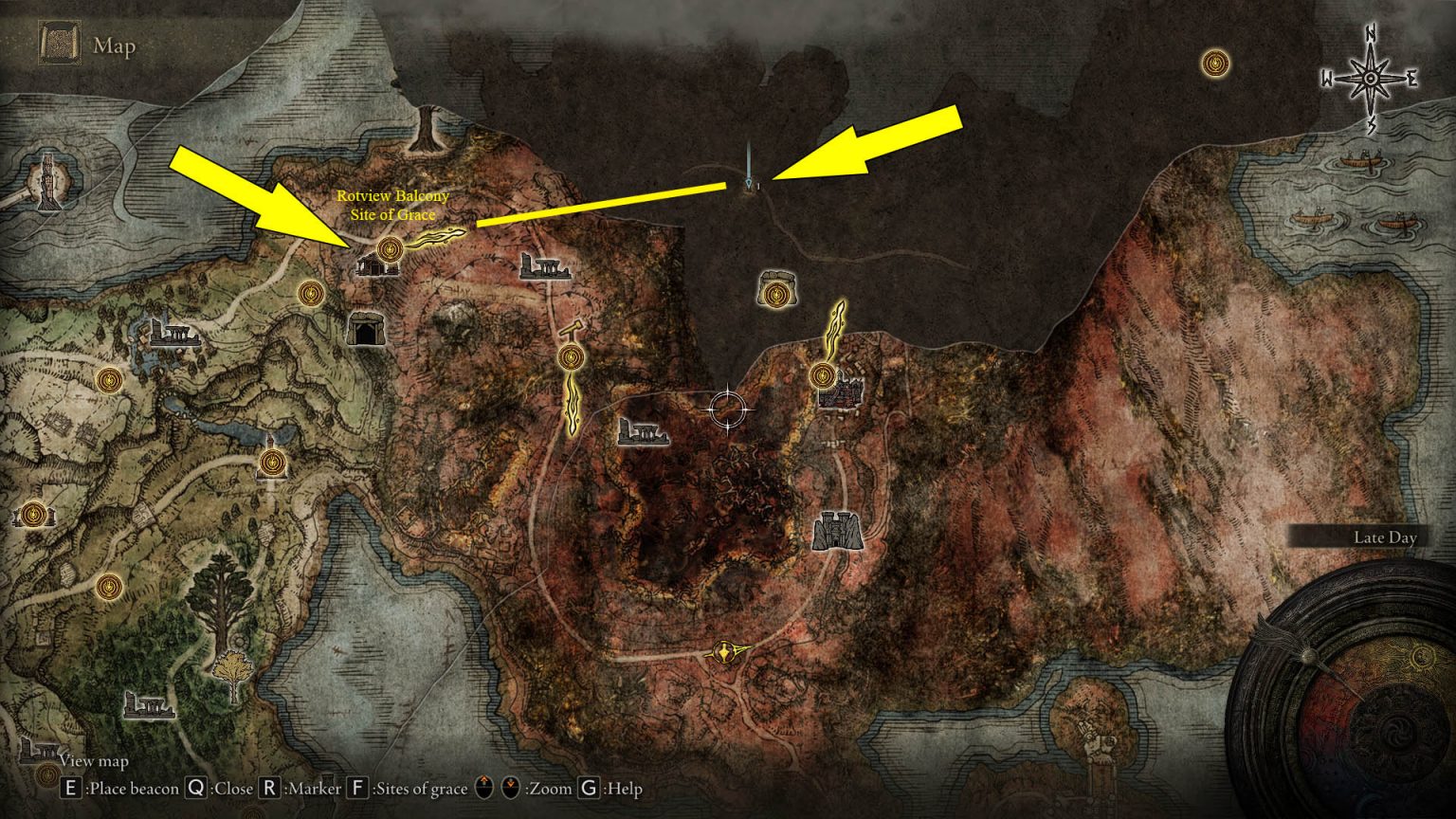
Task: Click the ruins icon near the map center
Action: point(644,434)
